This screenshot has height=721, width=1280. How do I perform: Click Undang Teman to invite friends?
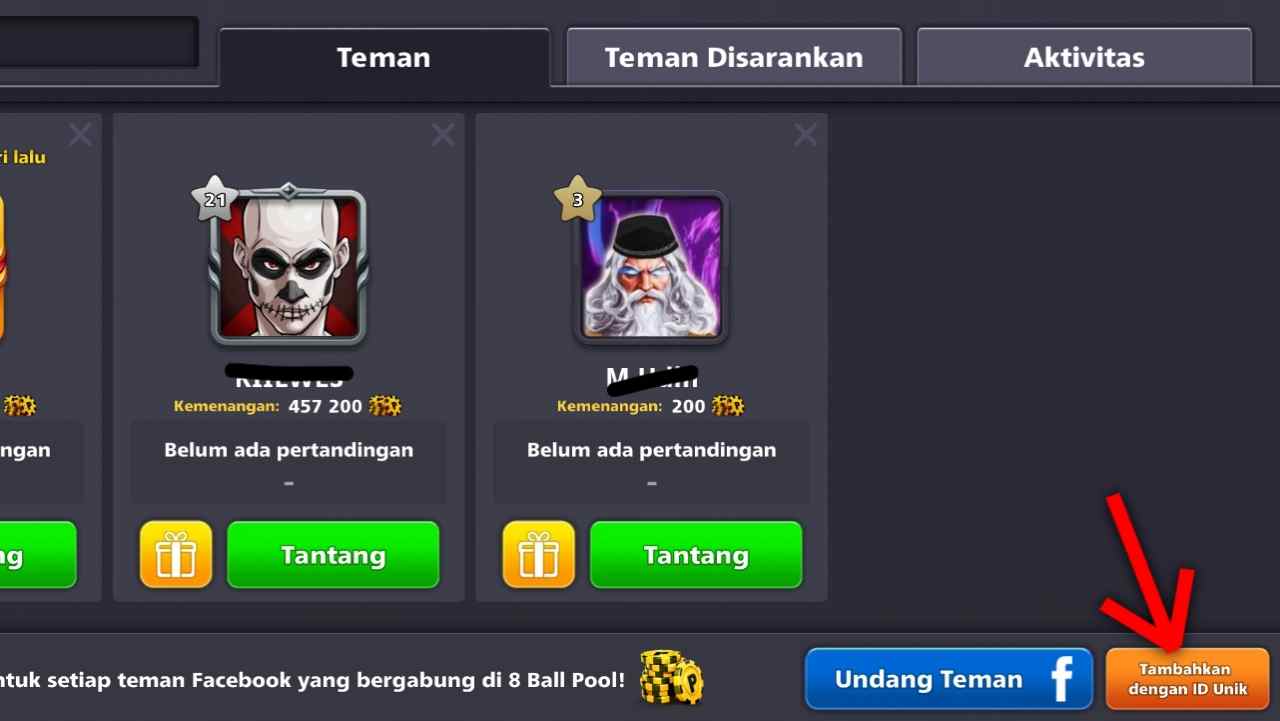click(930, 678)
